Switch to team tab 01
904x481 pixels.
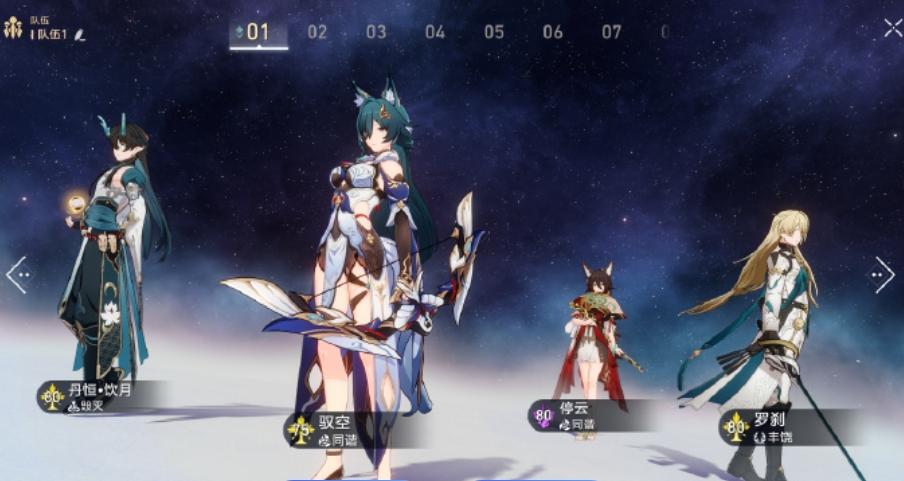258,32
